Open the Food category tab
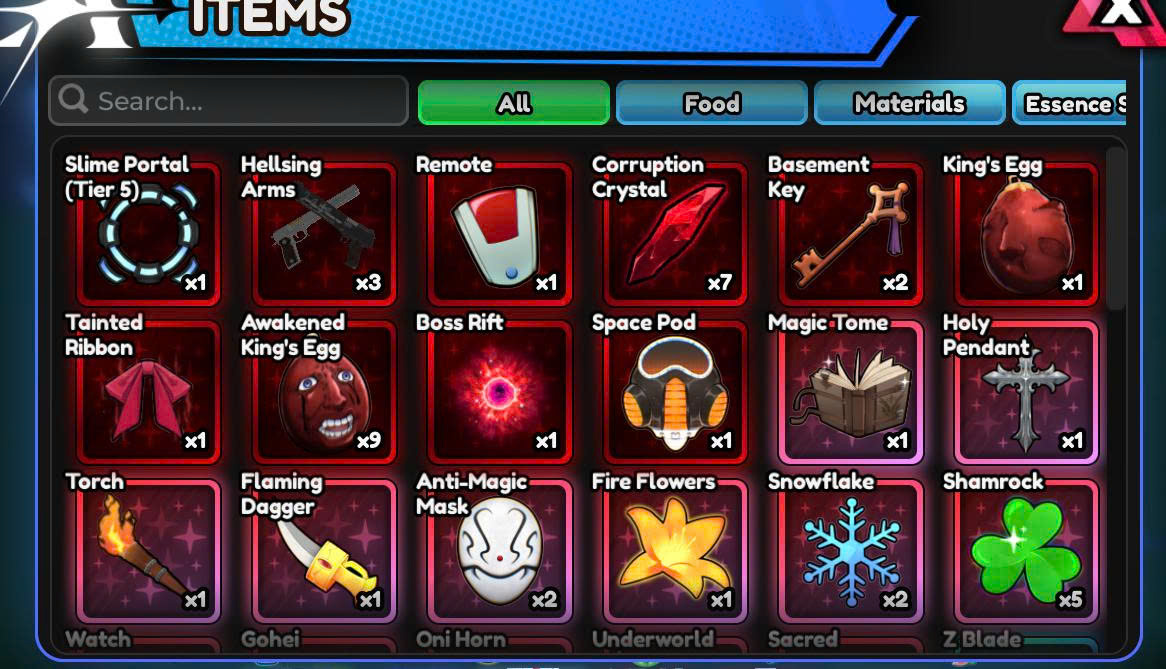 711,103
